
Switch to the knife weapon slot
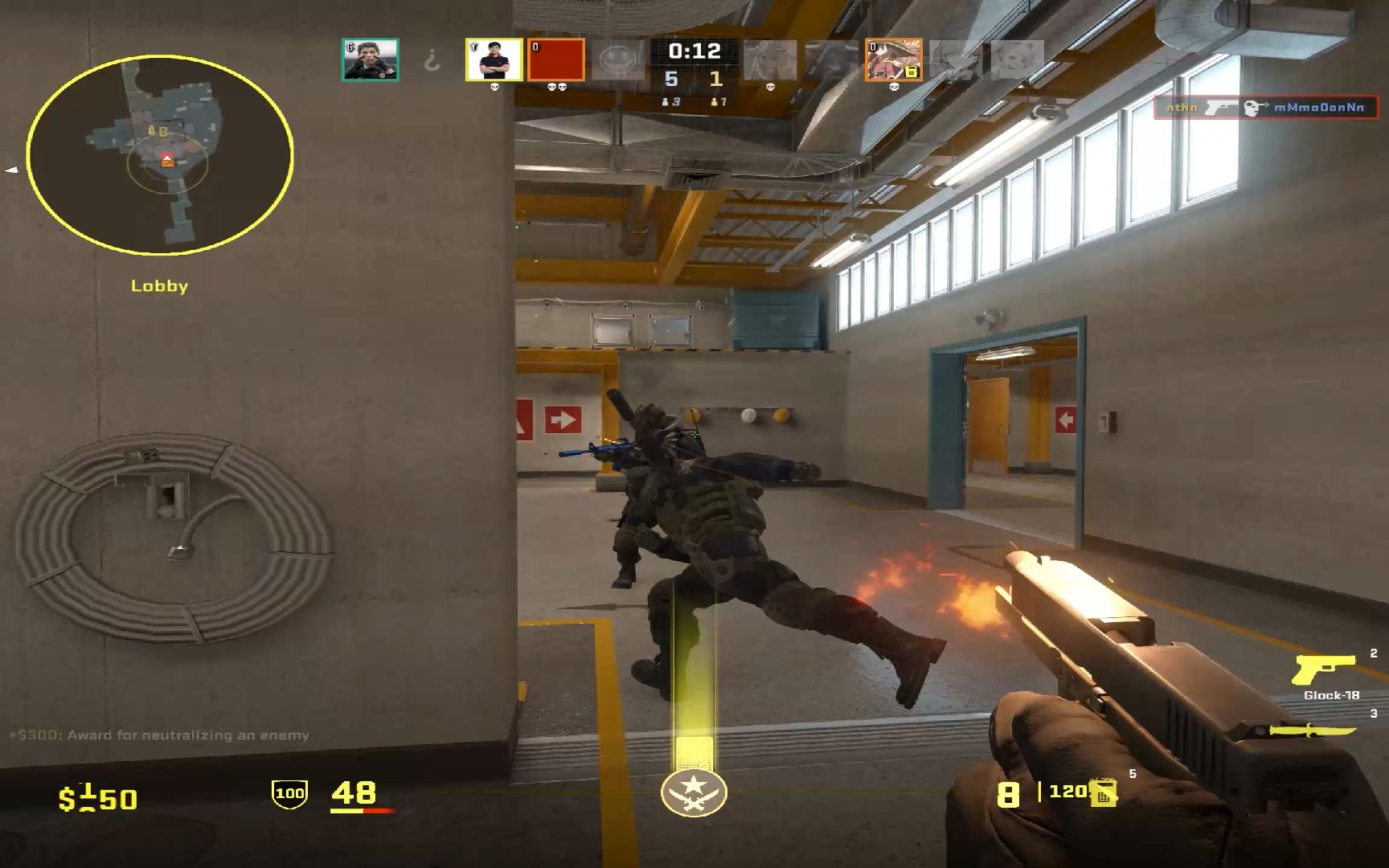click(1313, 730)
